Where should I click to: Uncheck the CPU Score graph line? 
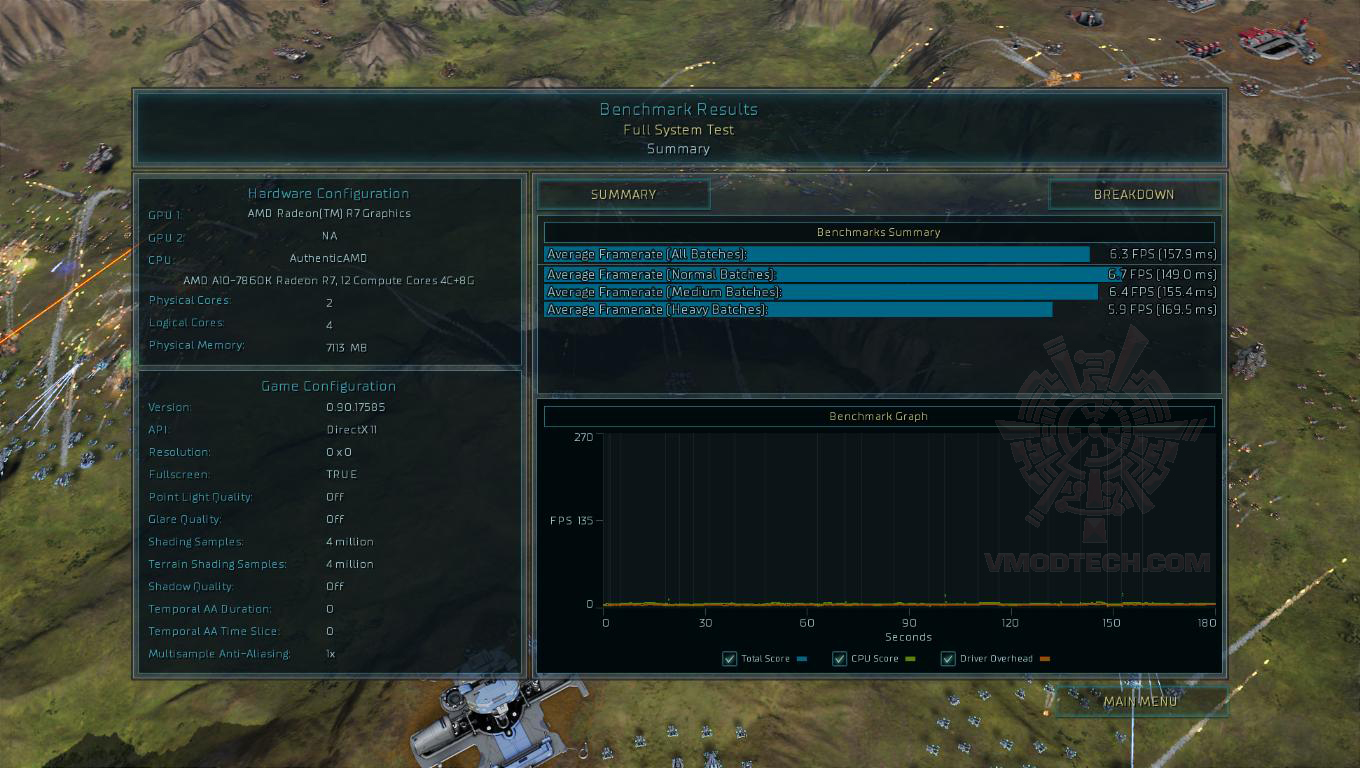[840, 658]
